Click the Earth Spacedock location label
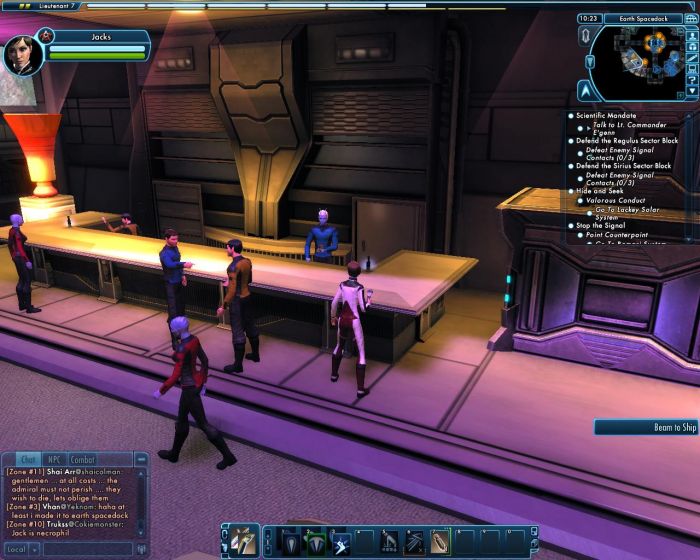 [644, 18]
